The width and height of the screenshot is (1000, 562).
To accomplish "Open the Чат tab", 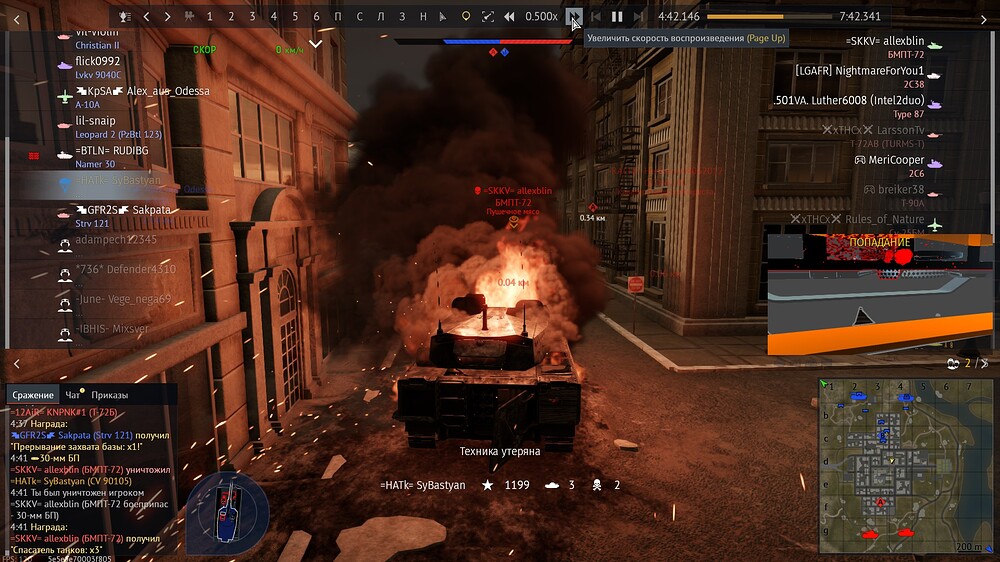I will coord(73,395).
